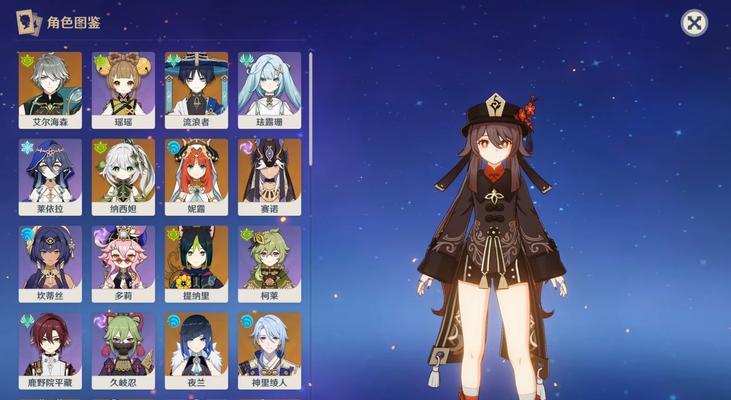Click the 柯莱 character card
731x400 pixels.
[269, 262]
